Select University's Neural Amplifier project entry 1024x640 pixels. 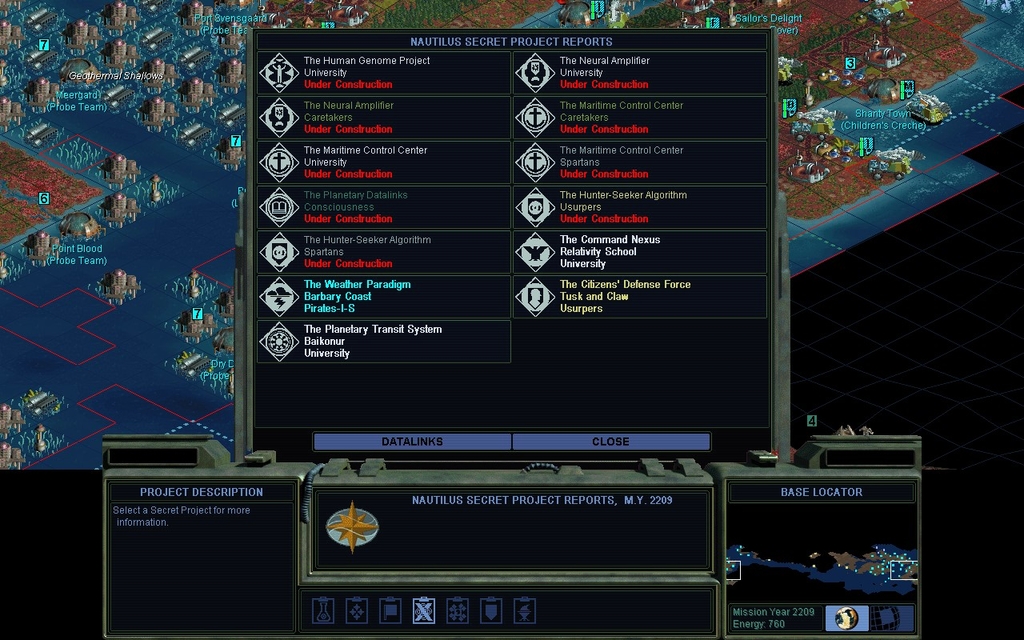click(x=640, y=73)
